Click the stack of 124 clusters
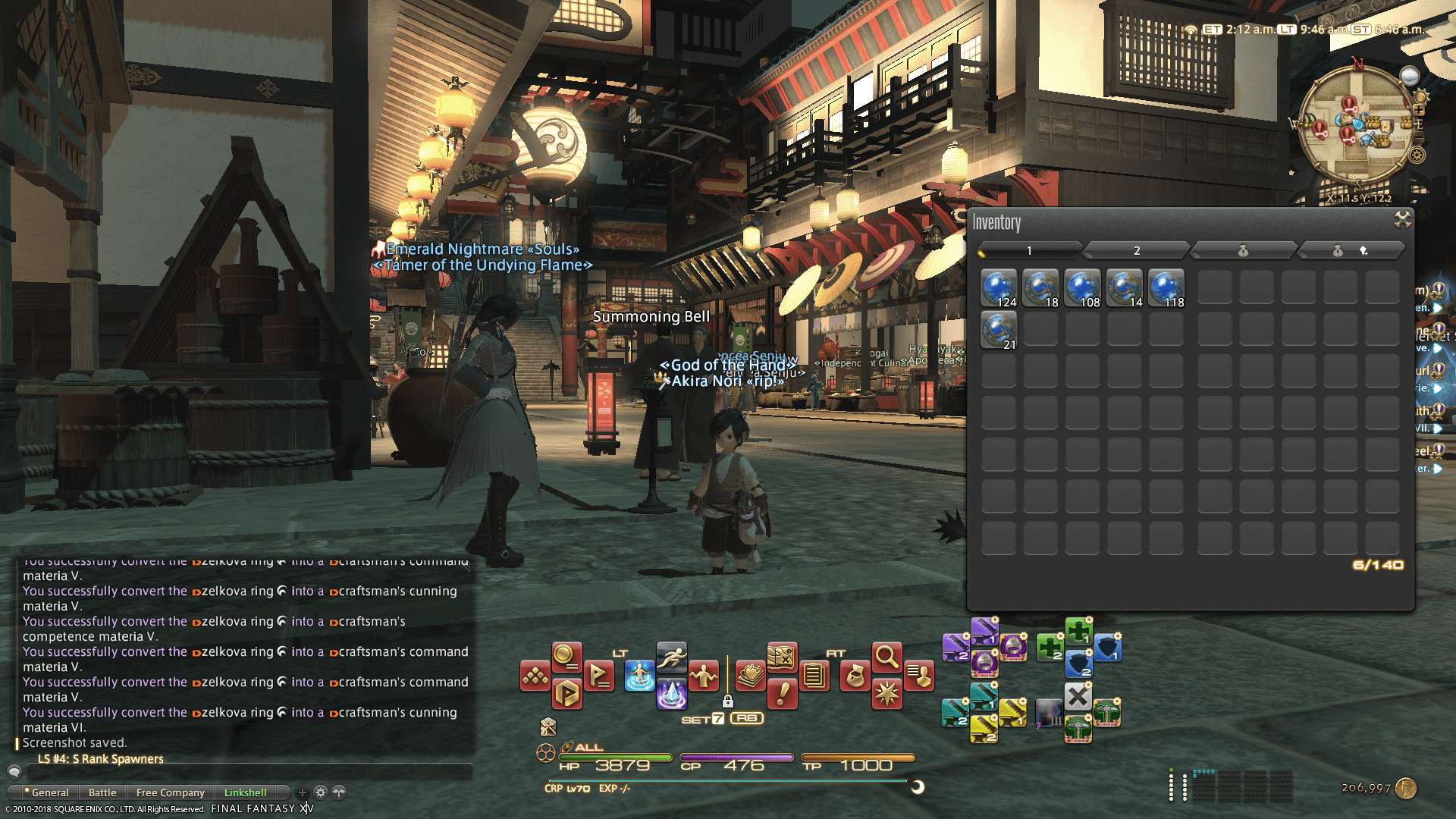 coord(999,288)
